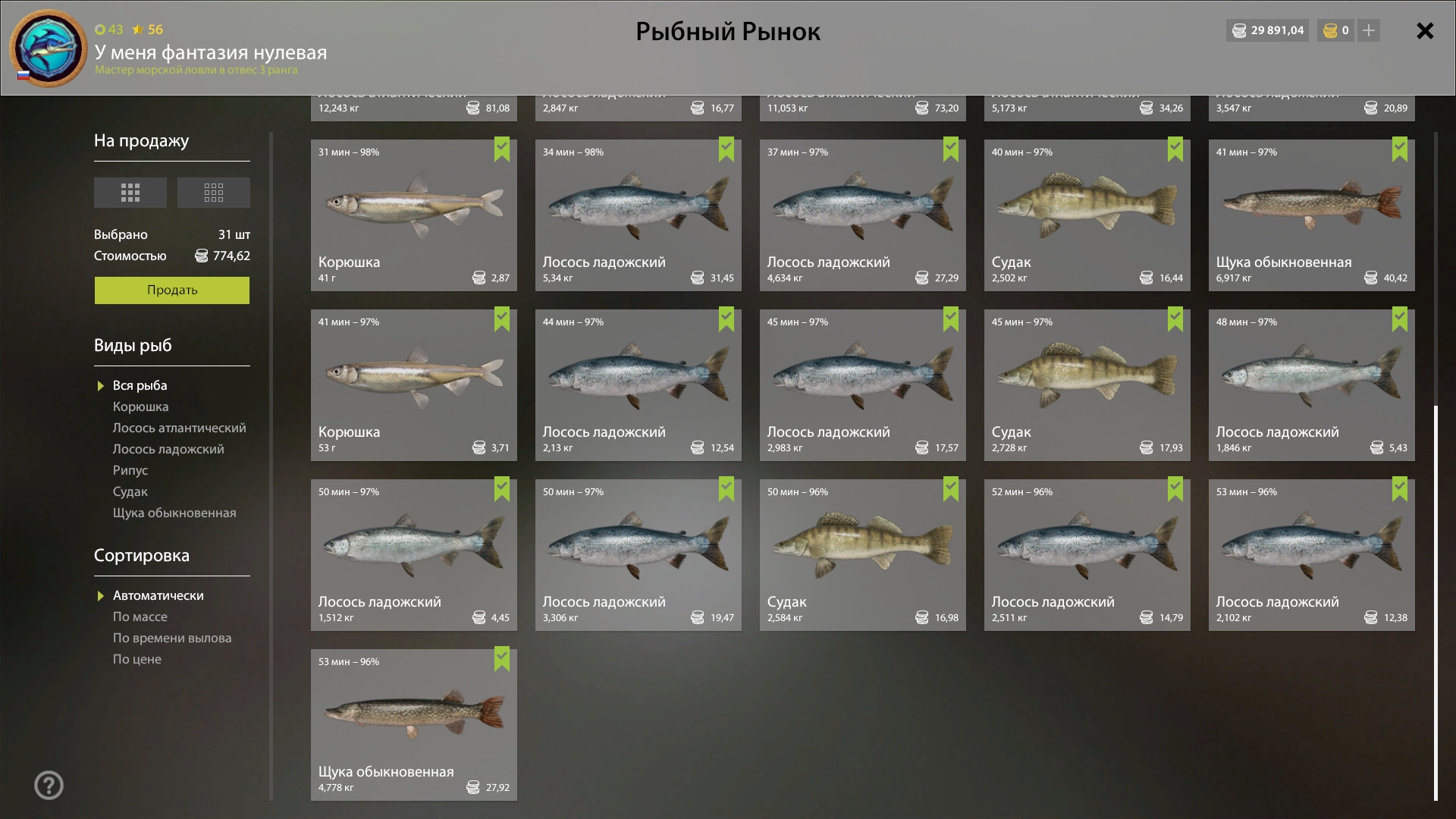This screenshot has width=1456, height=819.
Task: Add gold with the plus button
Action: (x=1369, y=30)
